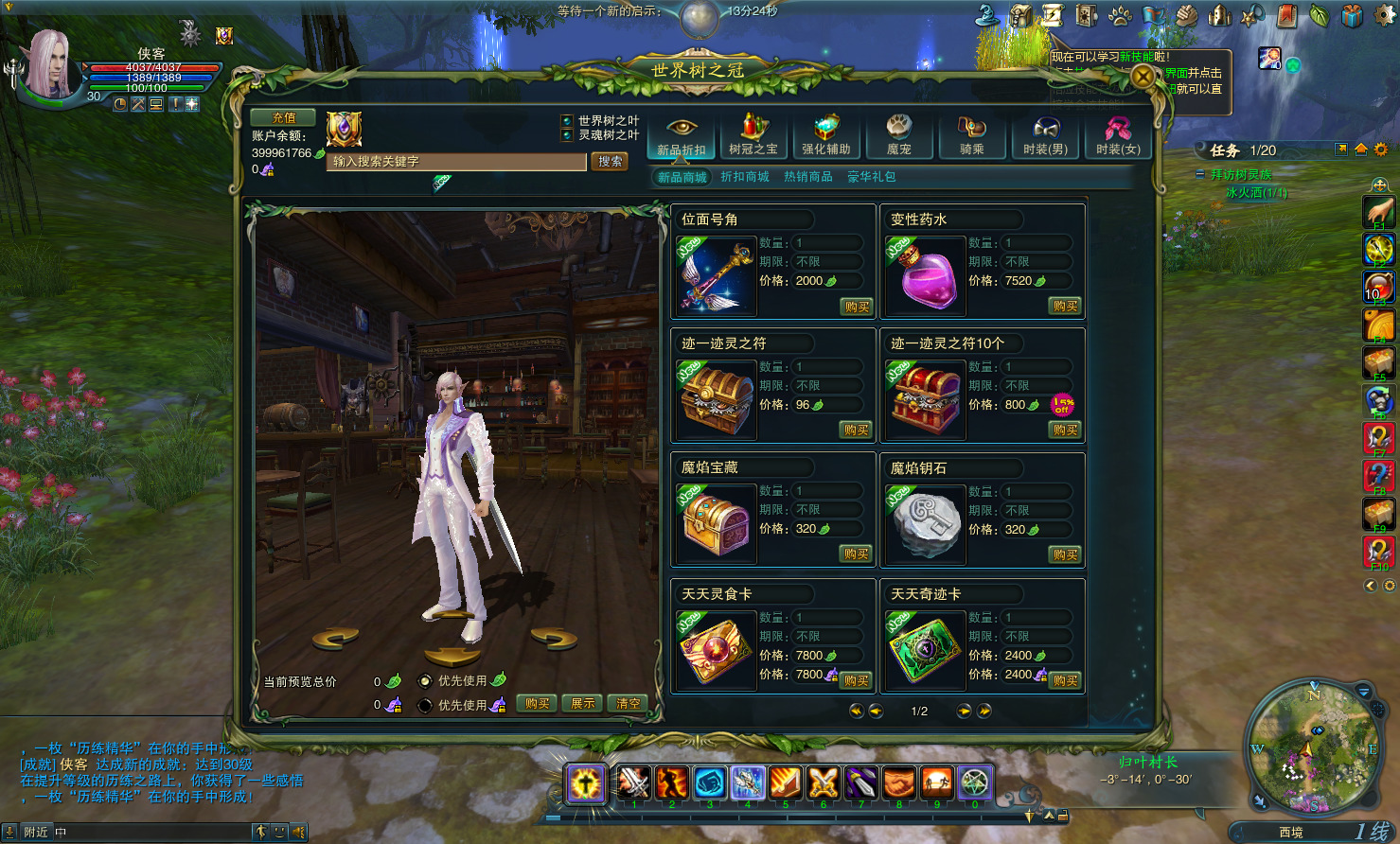
Task: Click the 展示 display button under preview
Action: [x=583, y=704]
